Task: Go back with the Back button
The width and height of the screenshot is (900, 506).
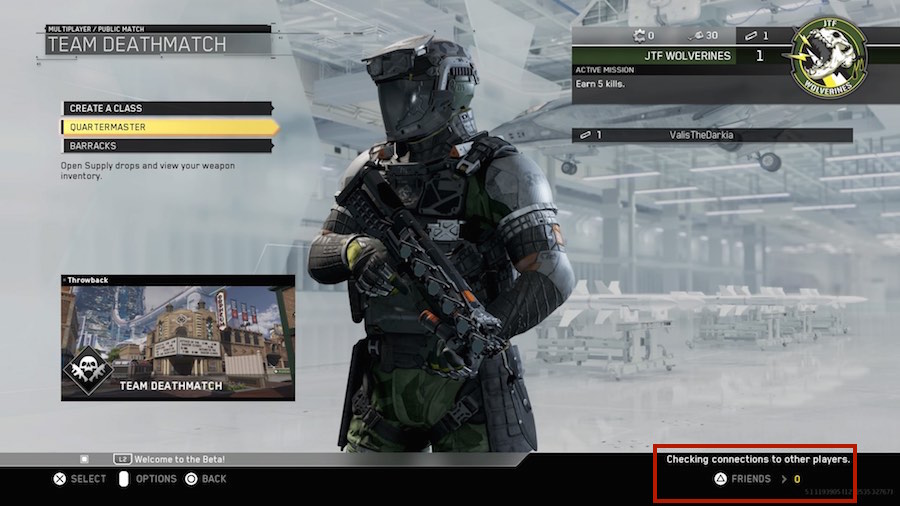Action: 205,479
